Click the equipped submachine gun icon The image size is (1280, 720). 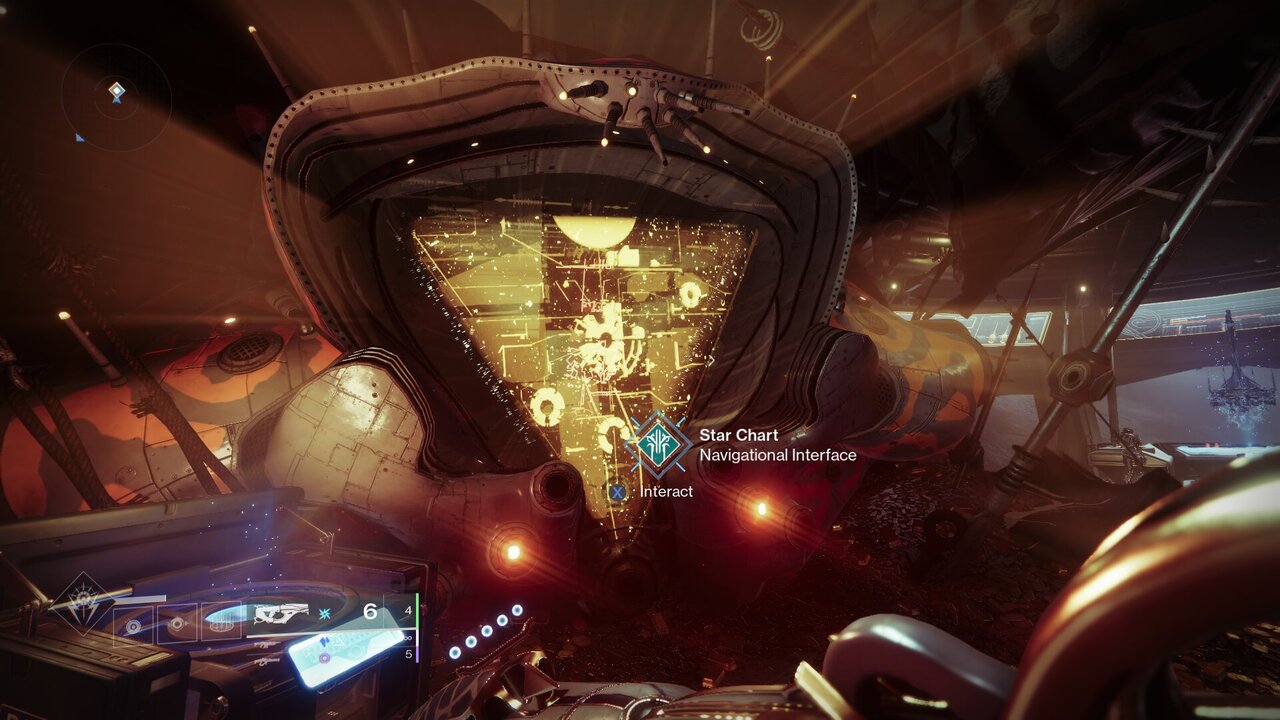tap(281, 611)
